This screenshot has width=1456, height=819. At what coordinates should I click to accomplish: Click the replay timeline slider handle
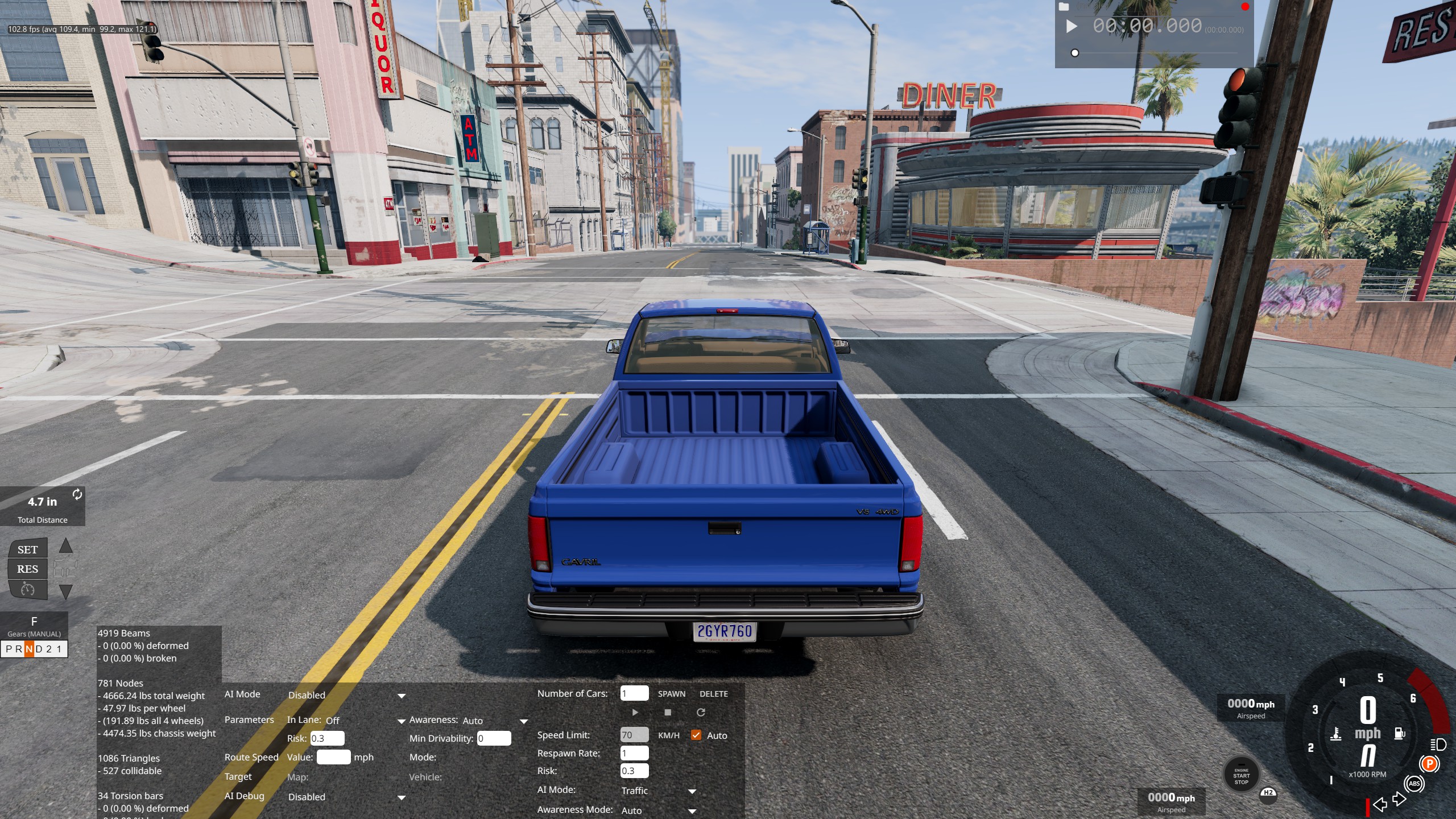pos(1074,53)
